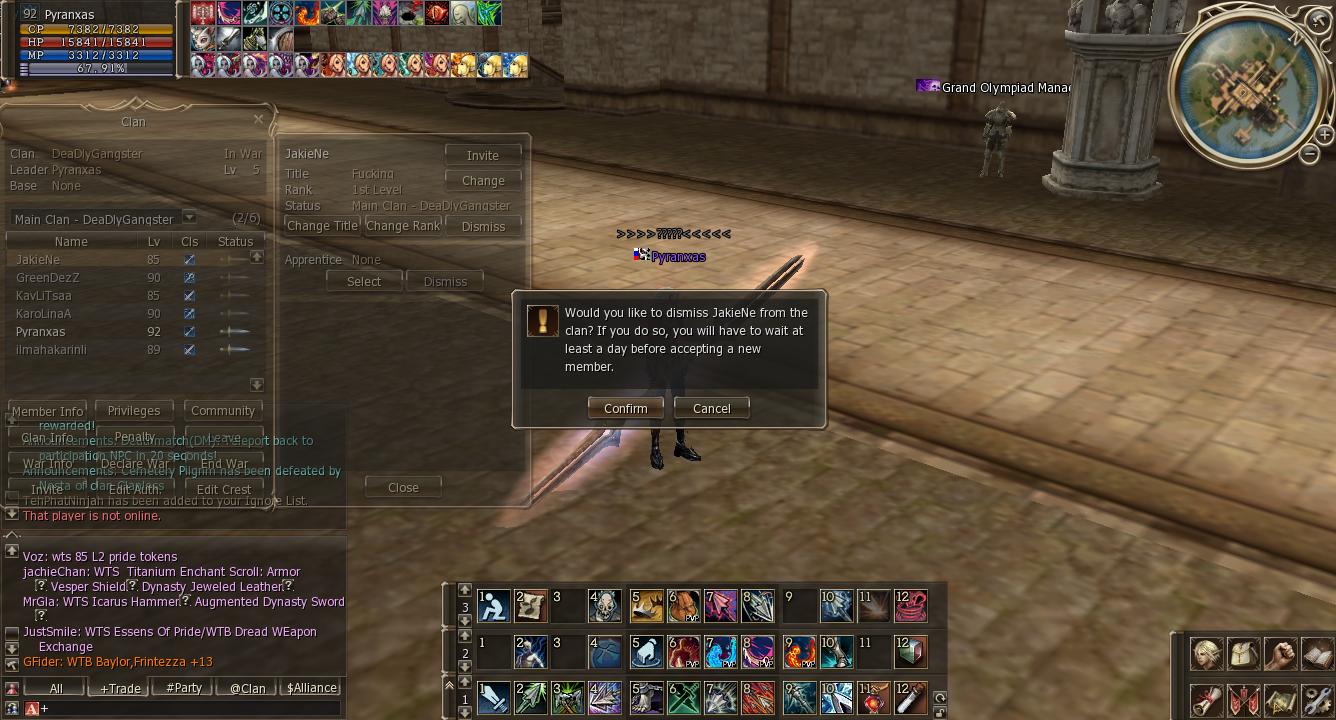This screenshot has height=720, width=1336.
Task: Click the chat input field
Action: click(x=190, y=708)
